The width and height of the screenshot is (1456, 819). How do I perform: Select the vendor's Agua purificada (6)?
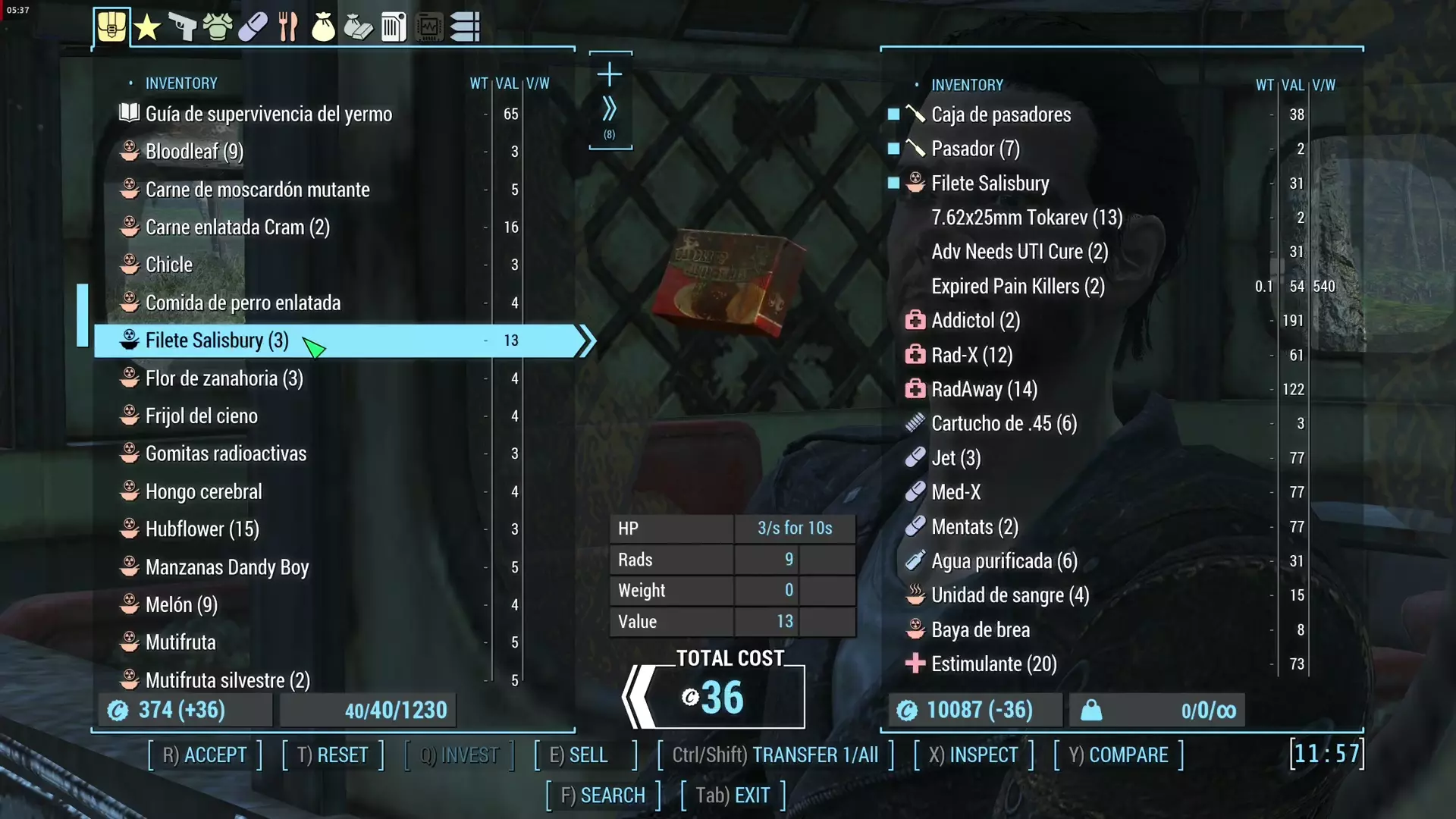pyautogui.click(x=1003, y=561)
